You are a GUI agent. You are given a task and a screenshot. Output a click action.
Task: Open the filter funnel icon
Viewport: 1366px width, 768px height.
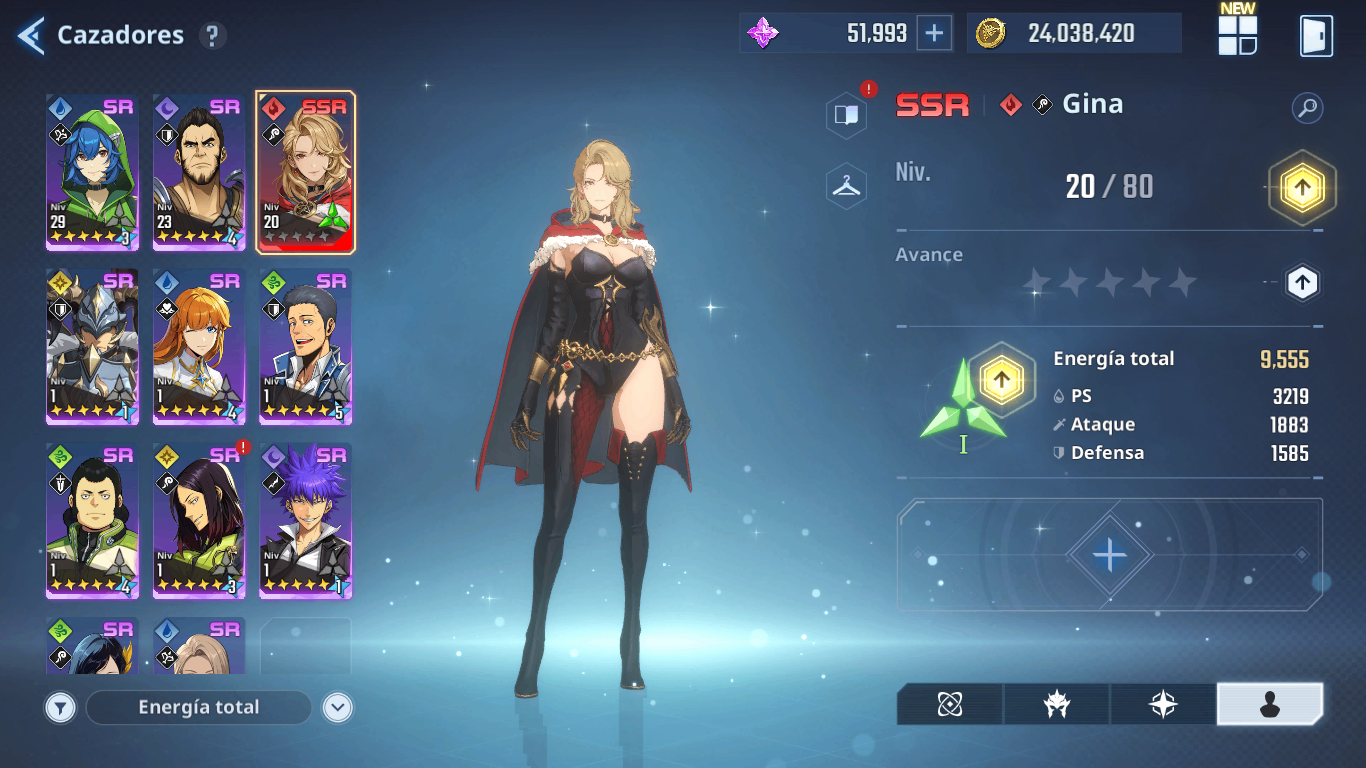coord(61,708)
